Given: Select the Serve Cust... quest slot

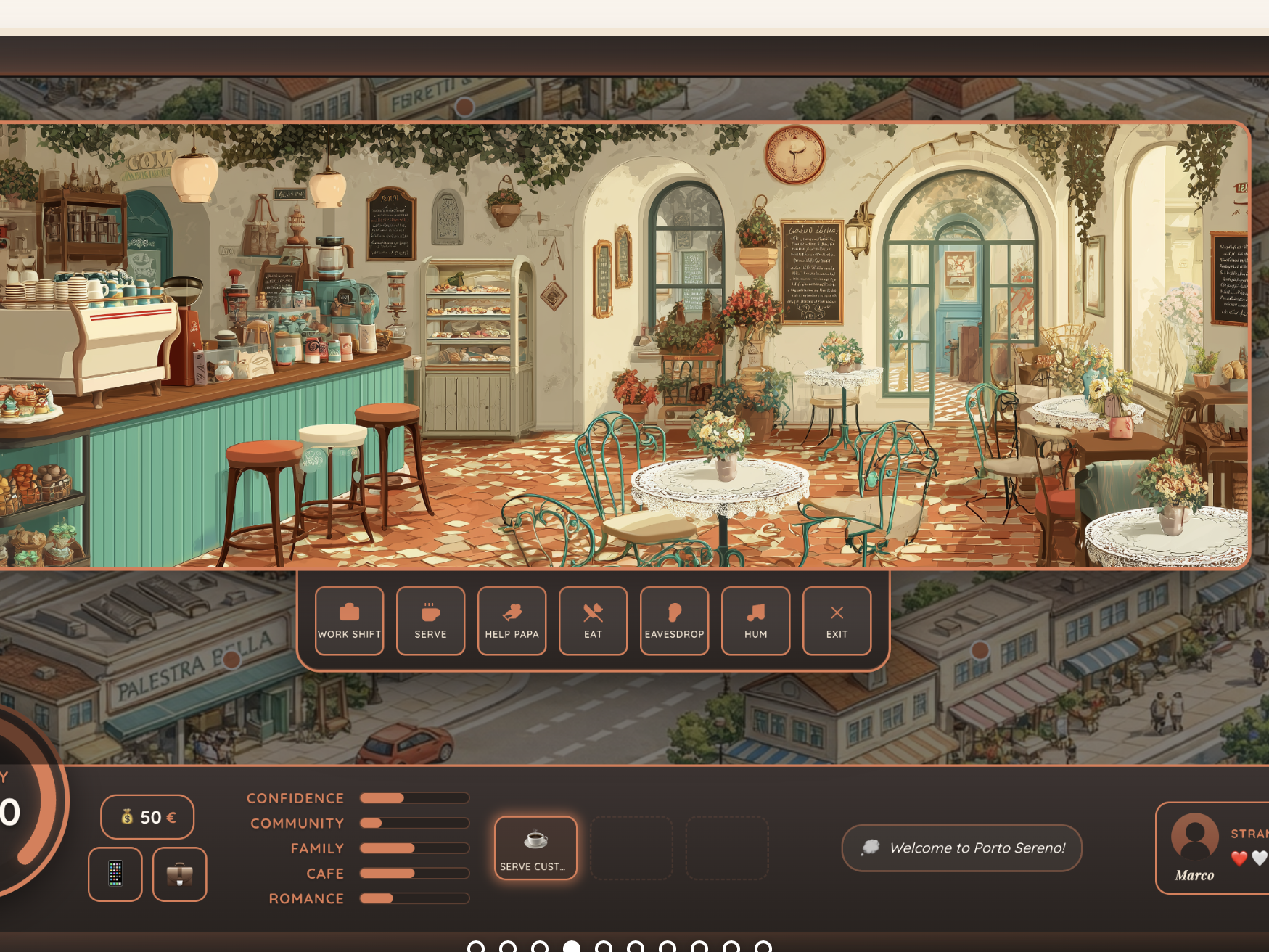Looking at the screenshot, I should click(535, 848).
